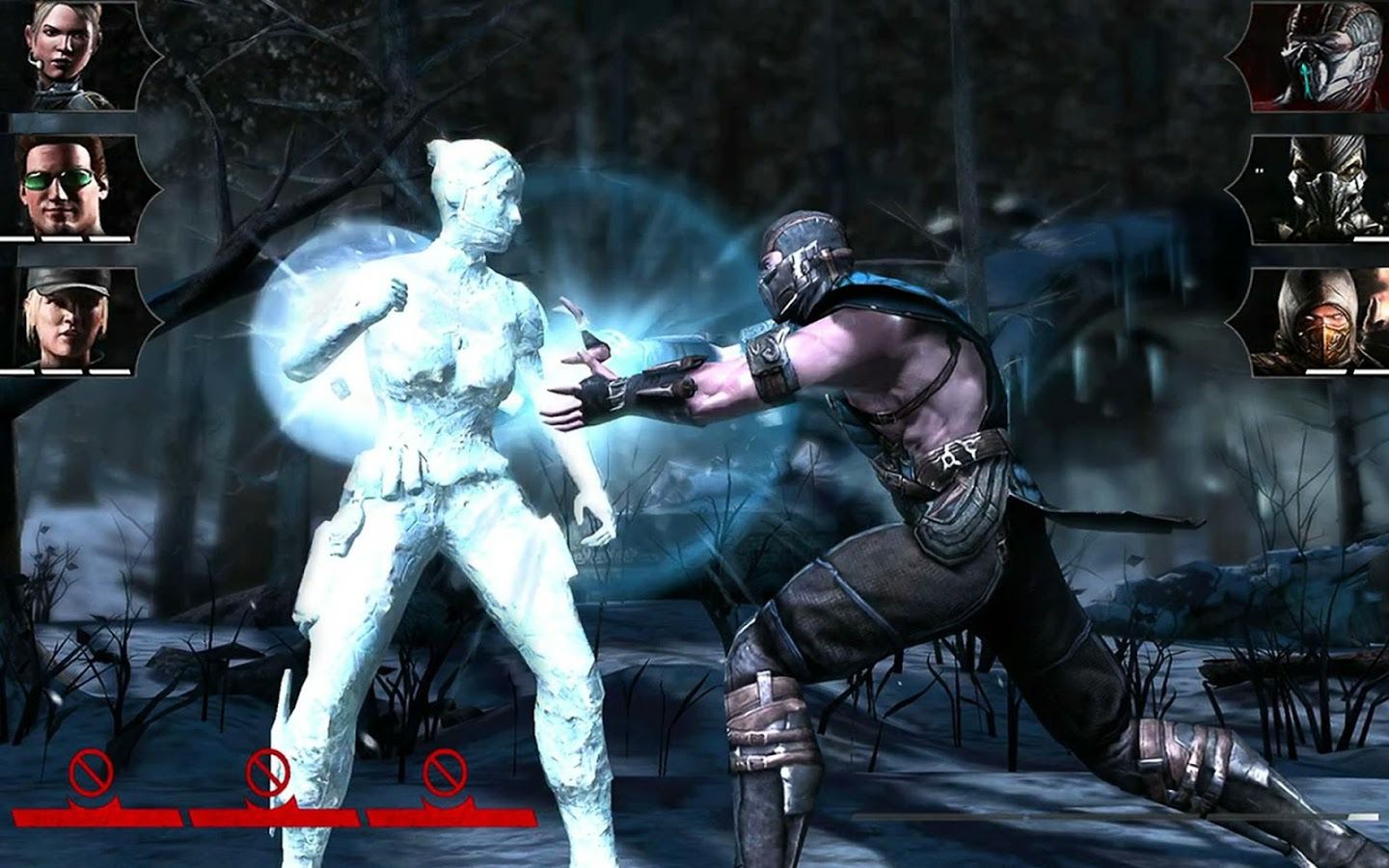Tap Reptile's portrait in the top-right slot
Screen dimensions: 1389x868
(1328, 56)
